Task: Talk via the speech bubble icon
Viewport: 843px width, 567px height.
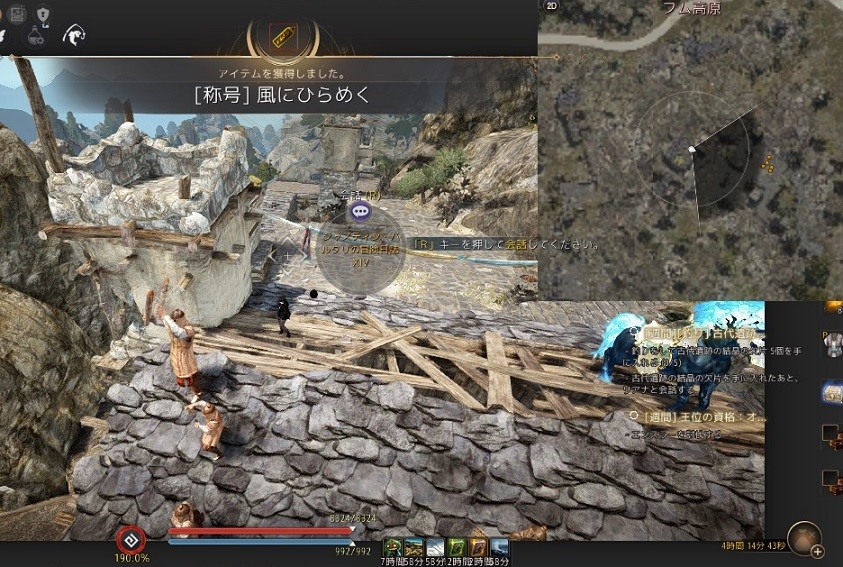Action: 360,211
